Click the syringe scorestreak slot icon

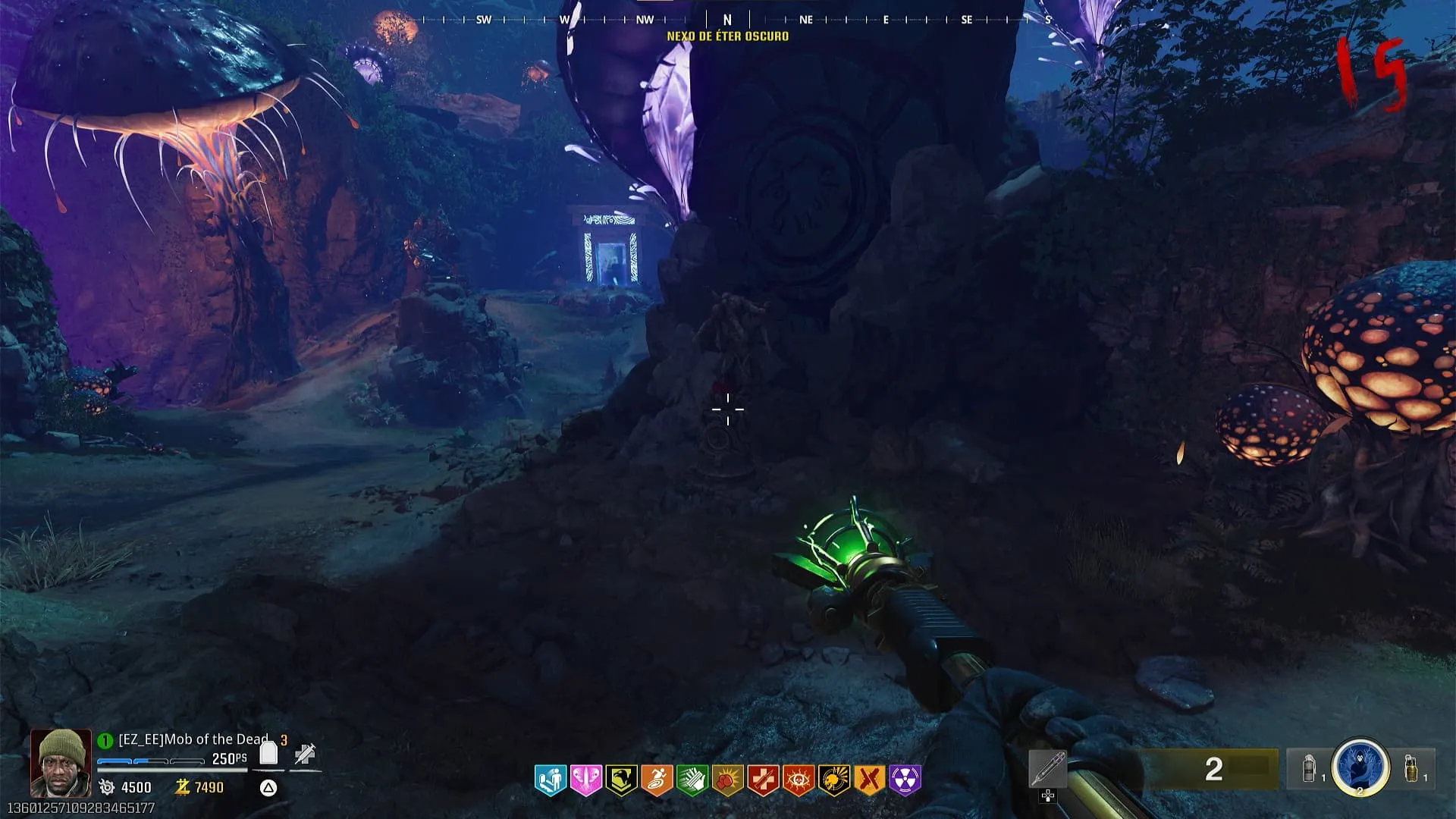pos(1048,769)
